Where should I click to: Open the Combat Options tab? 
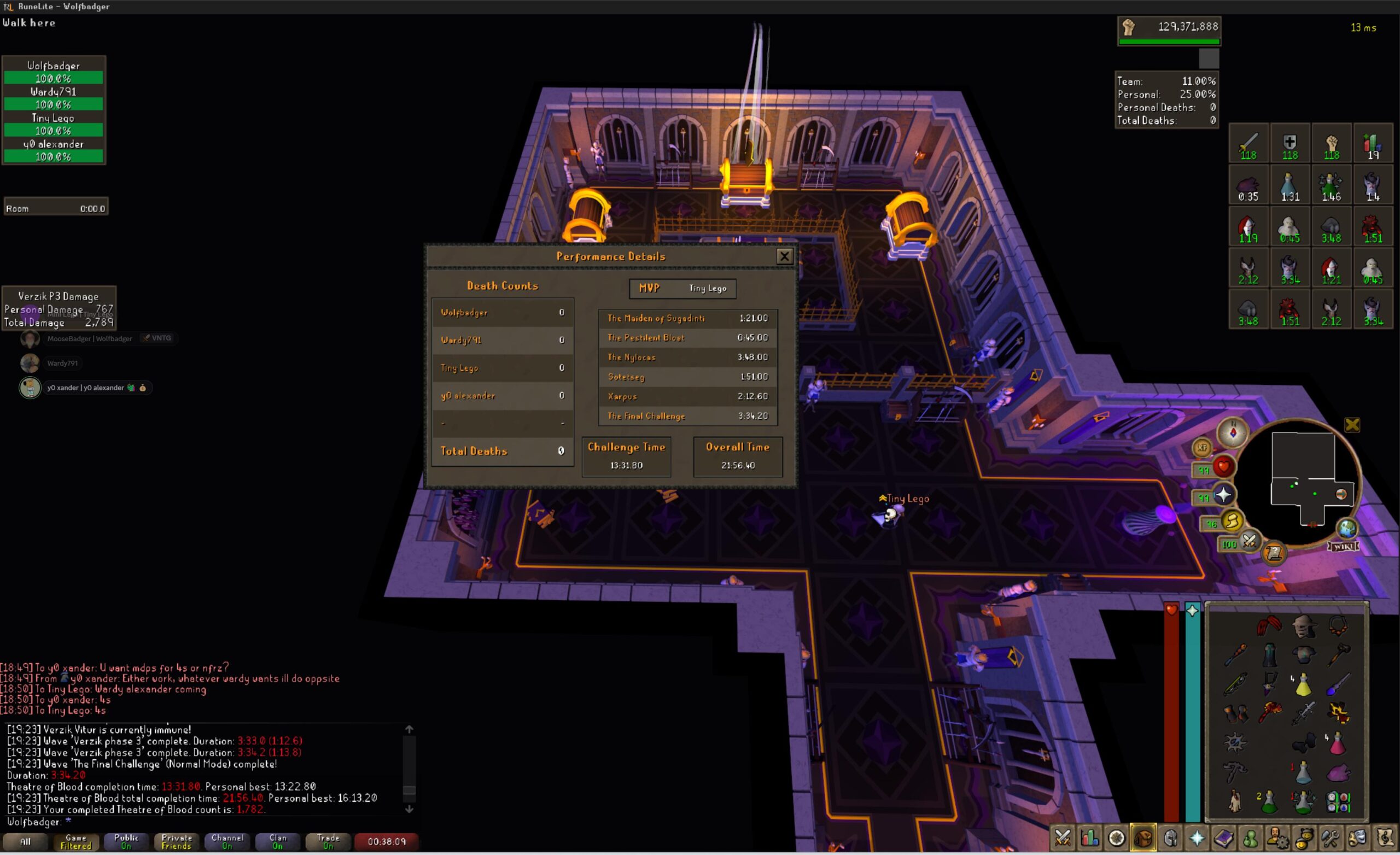1063,838
